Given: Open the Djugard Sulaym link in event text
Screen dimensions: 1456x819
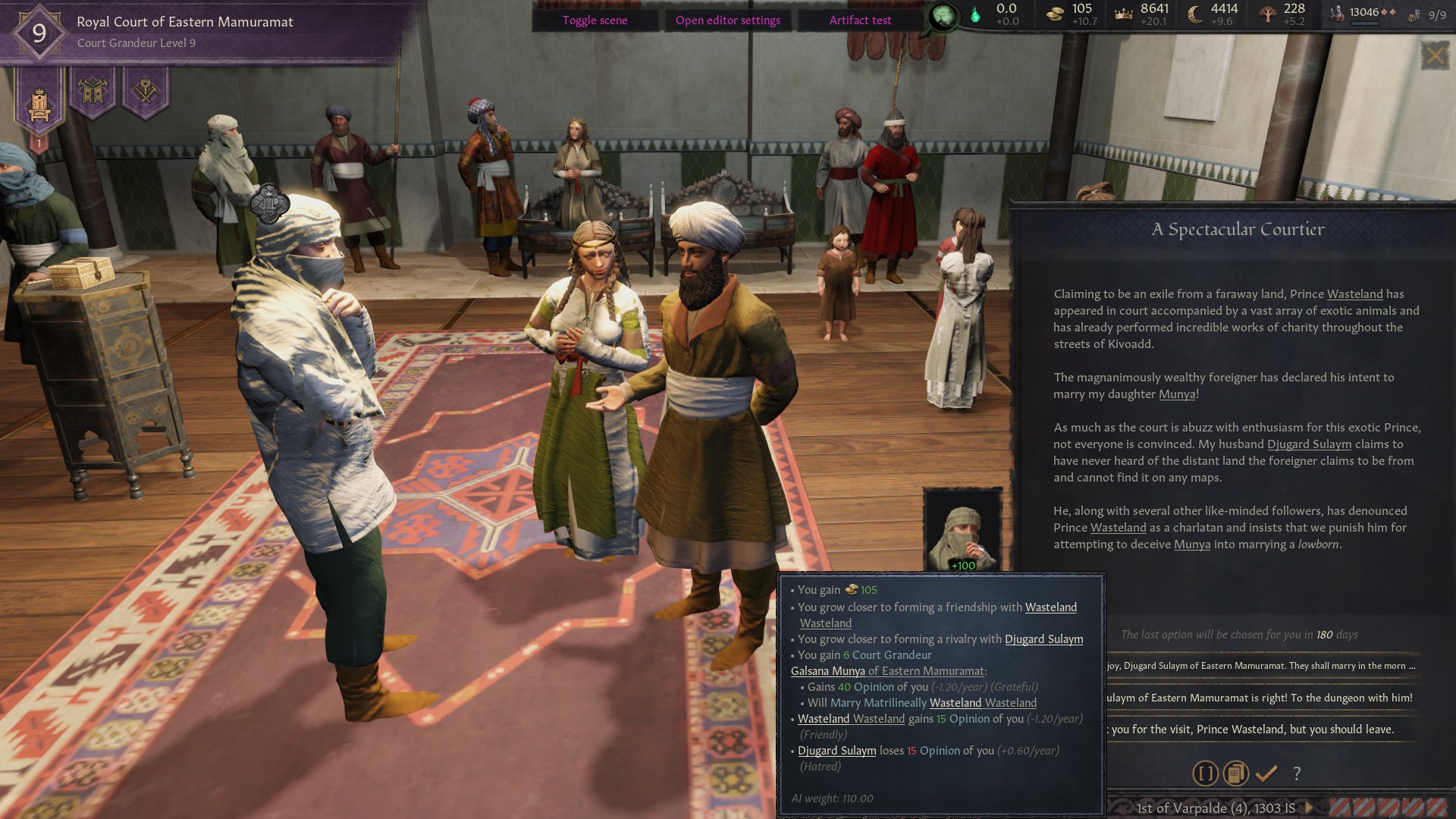Looking at the screenshot, I should 1309,444.
